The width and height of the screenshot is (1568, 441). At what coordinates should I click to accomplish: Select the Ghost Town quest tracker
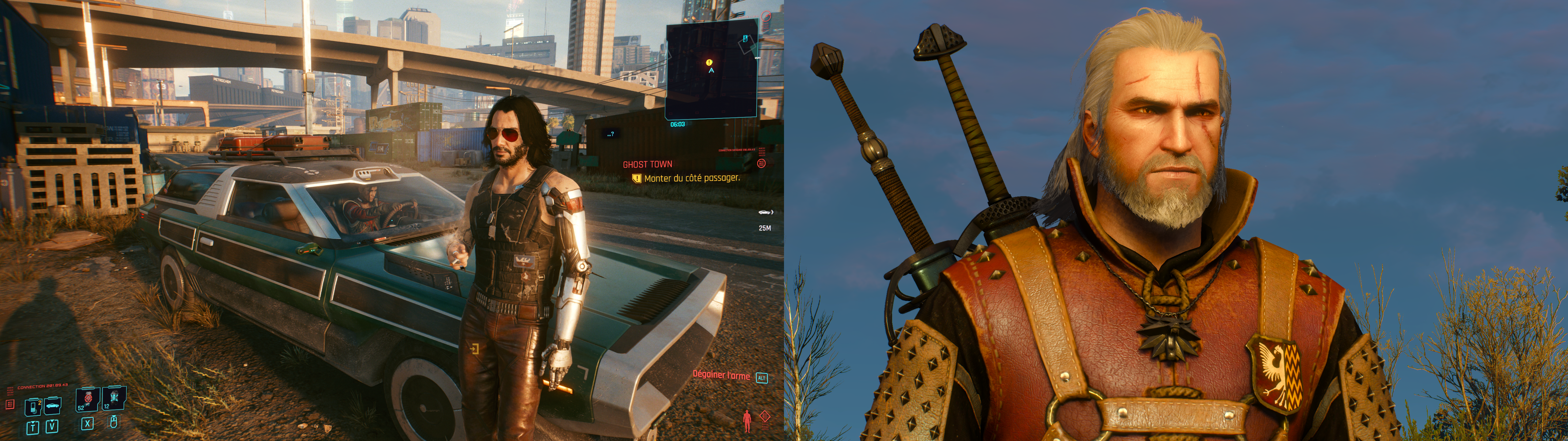(x=647, y=164)
